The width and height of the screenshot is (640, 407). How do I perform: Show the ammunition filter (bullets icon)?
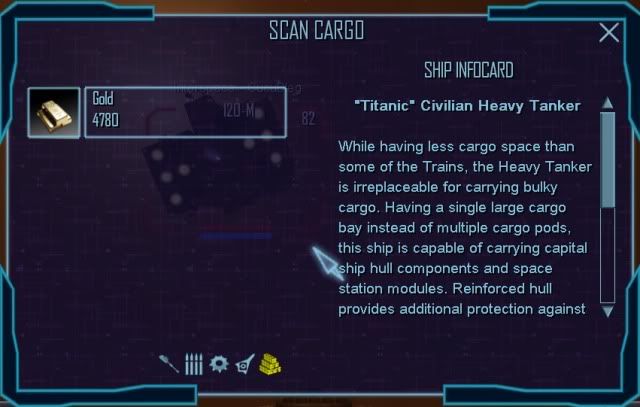(x=193, y=364)
